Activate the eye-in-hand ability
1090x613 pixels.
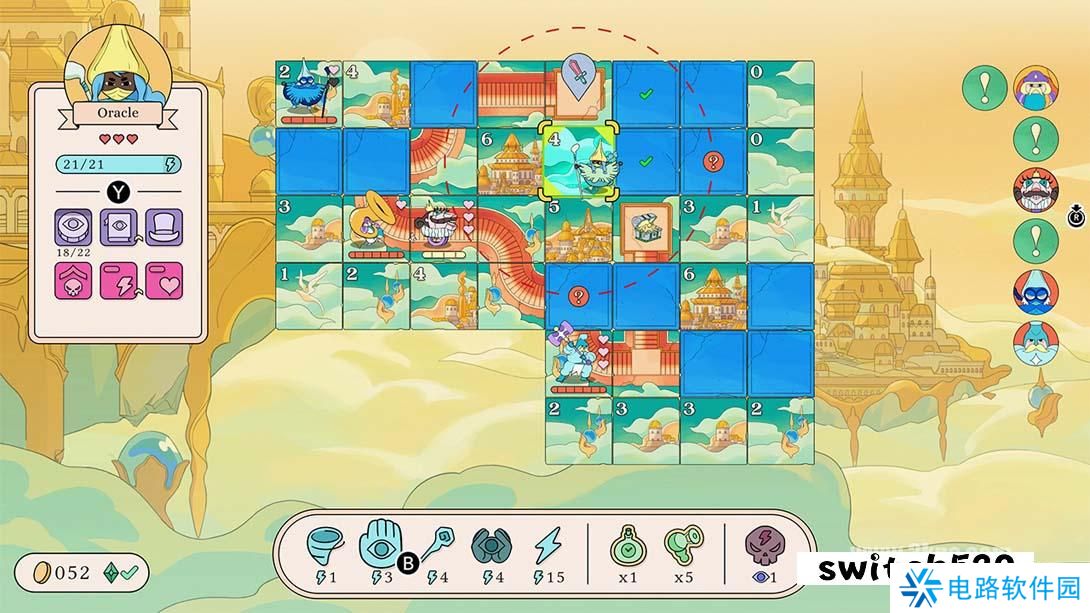tap(379, 542)
